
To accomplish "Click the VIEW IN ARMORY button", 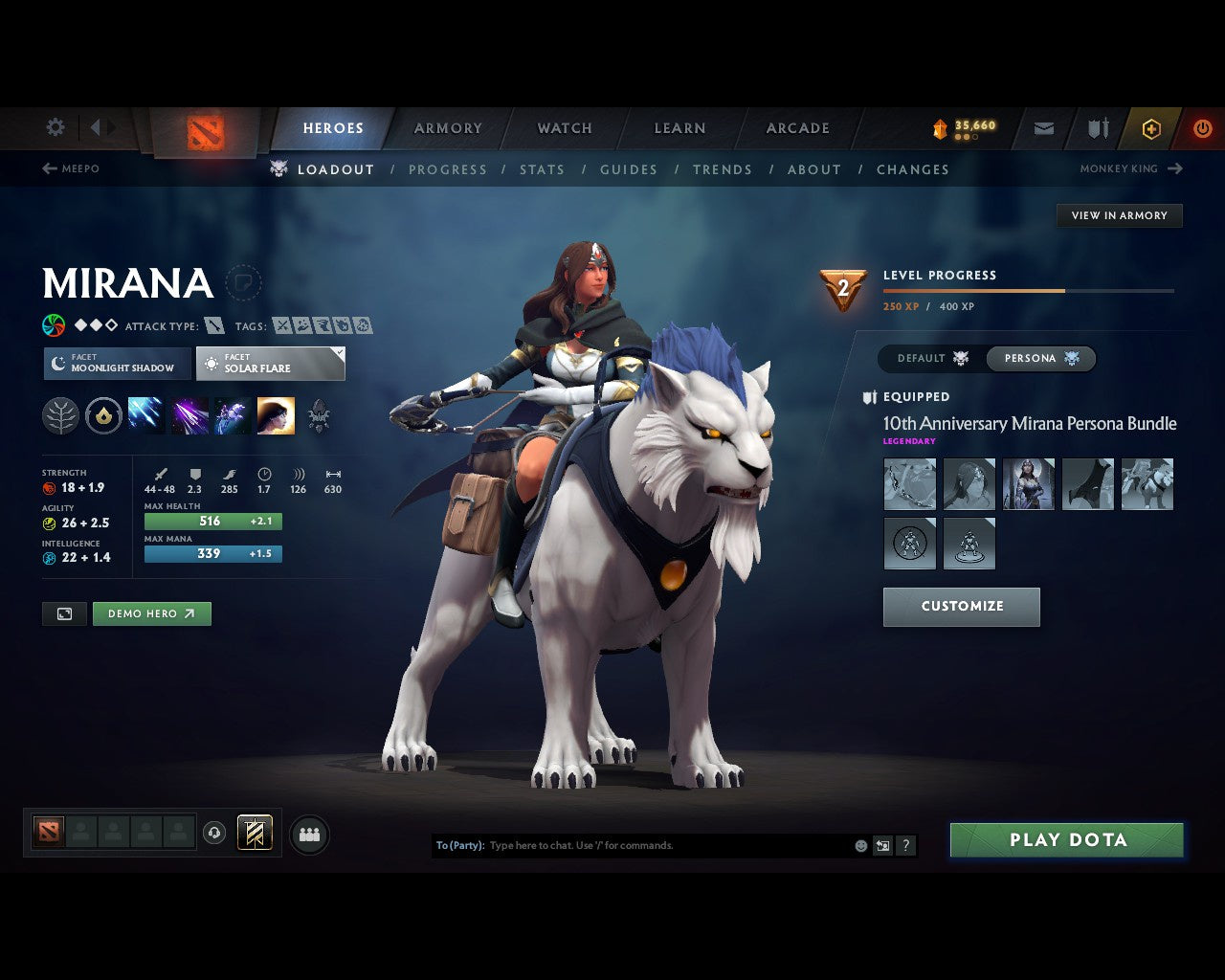I will click(1119, 215).
